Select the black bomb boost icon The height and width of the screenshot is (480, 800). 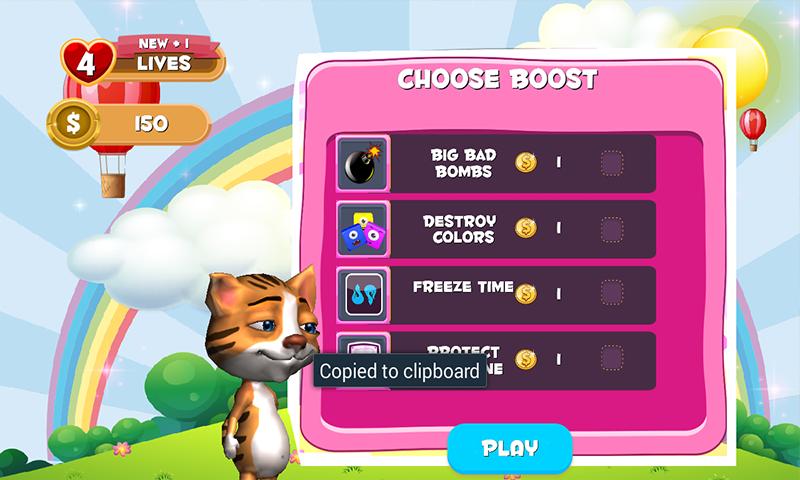(x=361, y=163)
